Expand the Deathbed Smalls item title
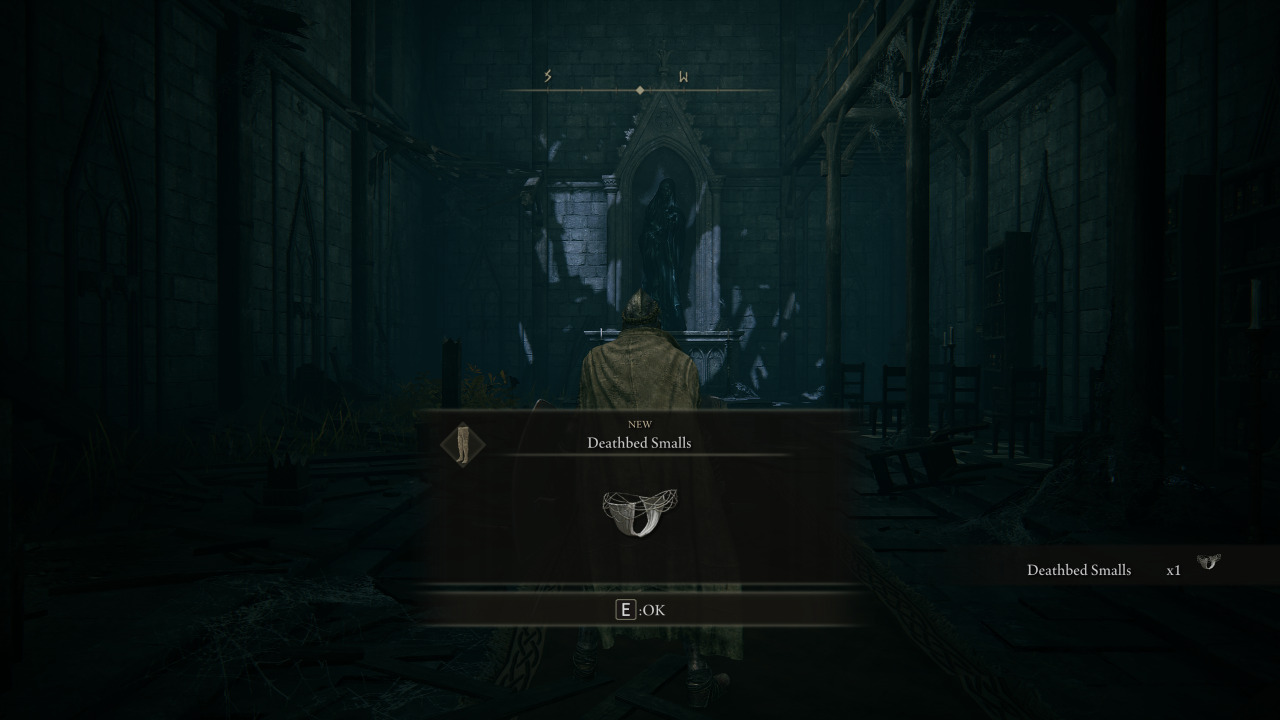This screenshot has width=1280, height=720. (639, 443)
